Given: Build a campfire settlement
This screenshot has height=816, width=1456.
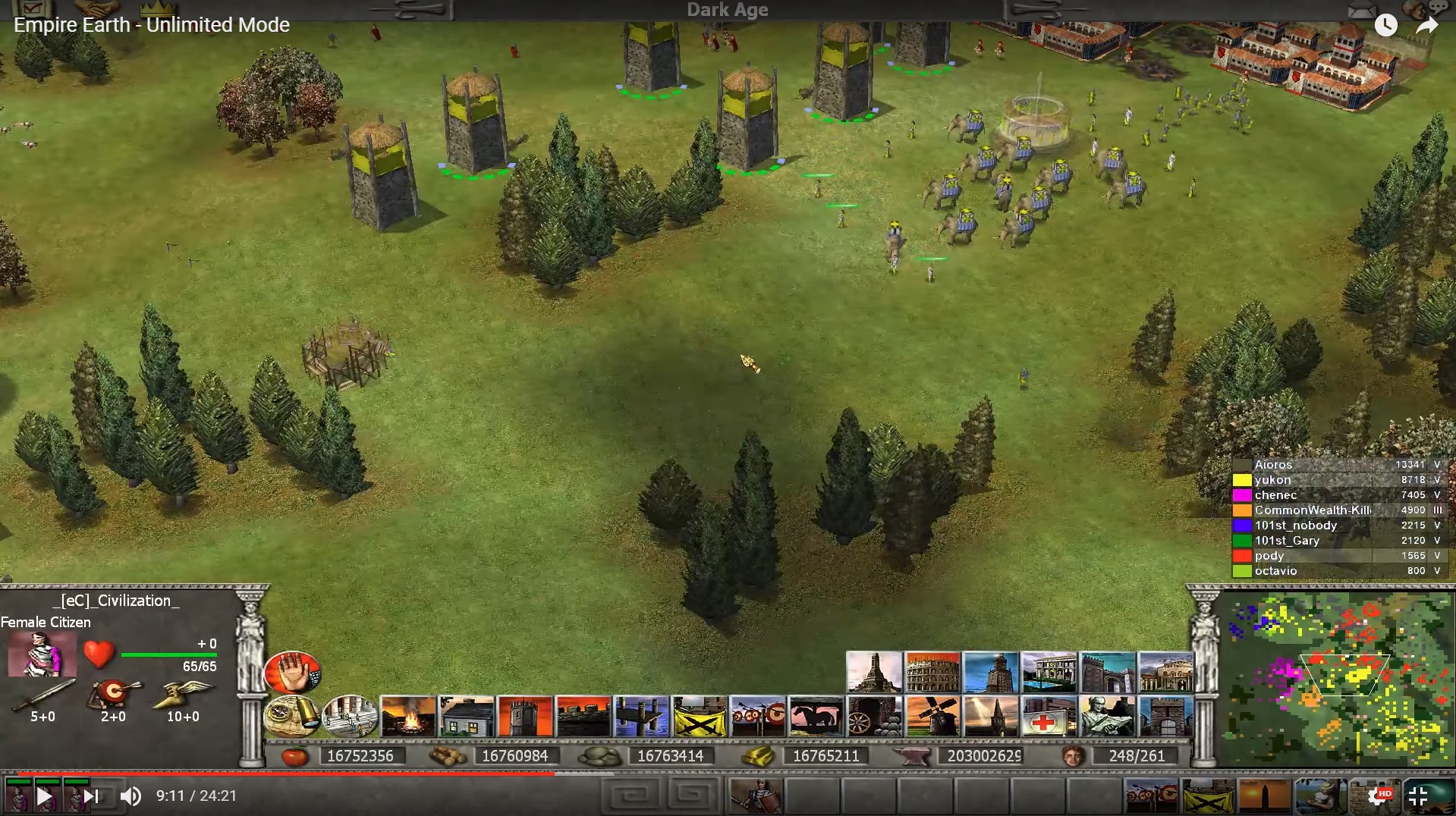Looking at the screenshot, I should coord(408,717).
